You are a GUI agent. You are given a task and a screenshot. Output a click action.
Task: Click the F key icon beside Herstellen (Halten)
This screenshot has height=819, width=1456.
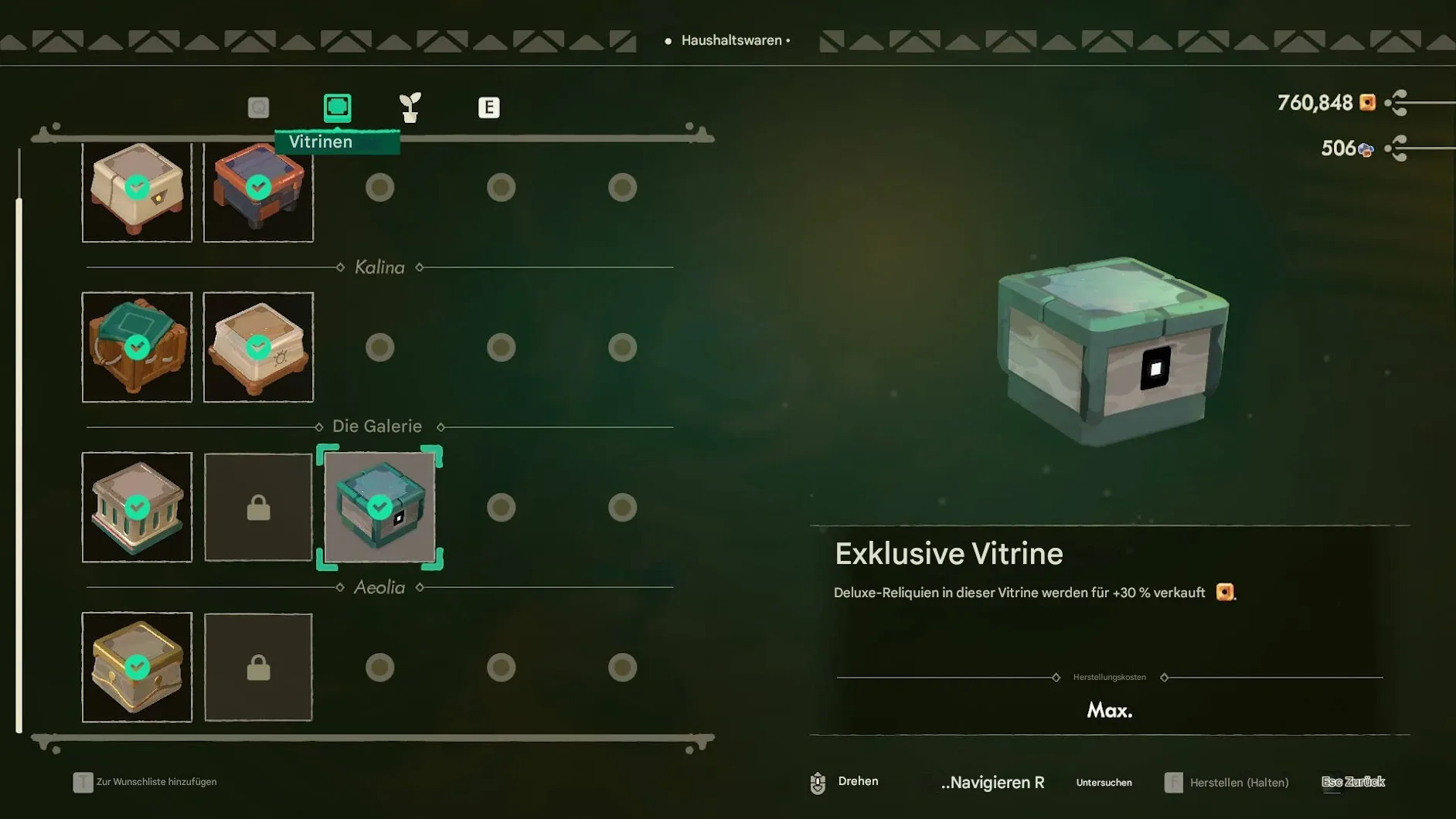1174,782
